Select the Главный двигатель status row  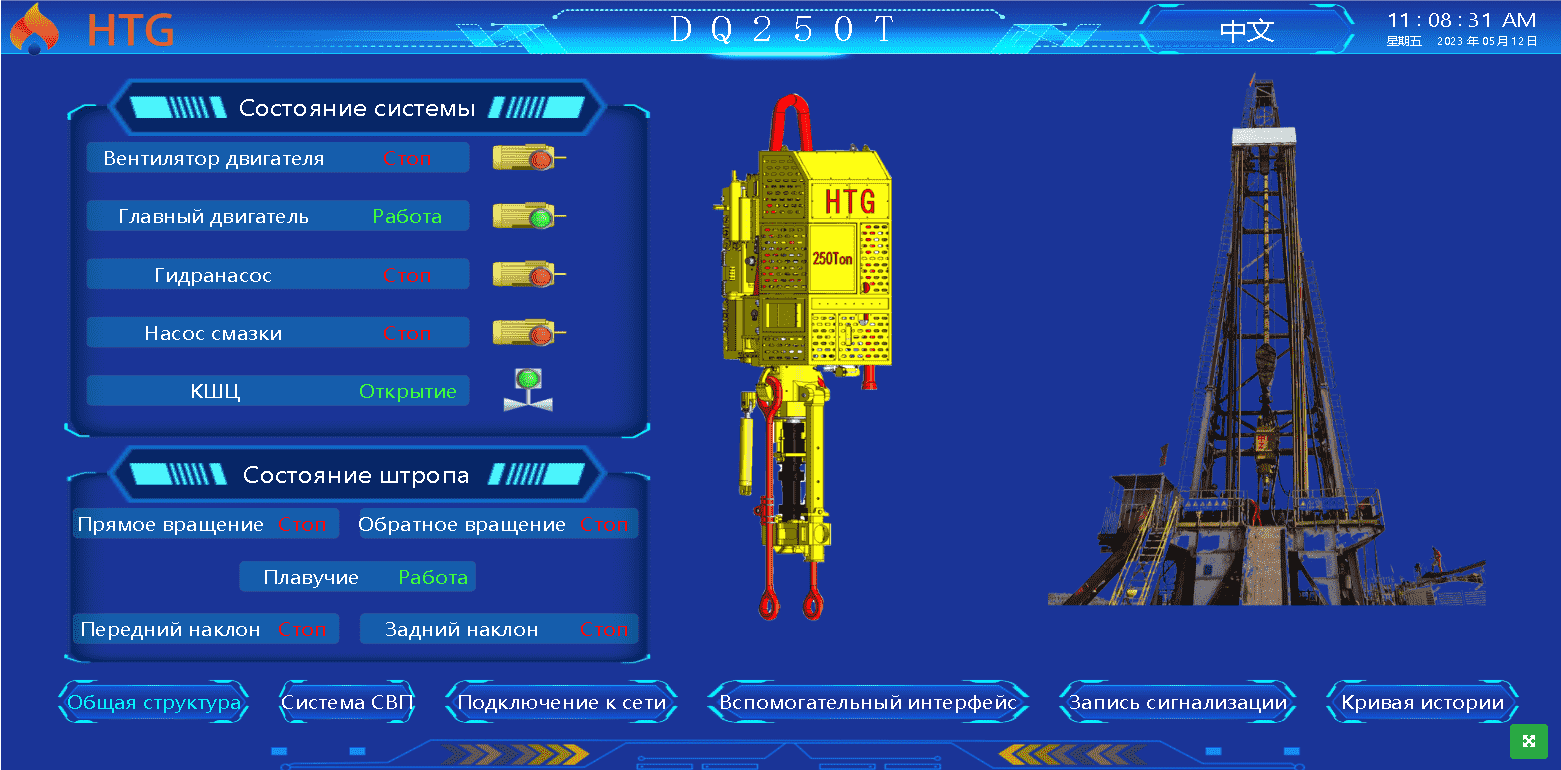[277, 216]
